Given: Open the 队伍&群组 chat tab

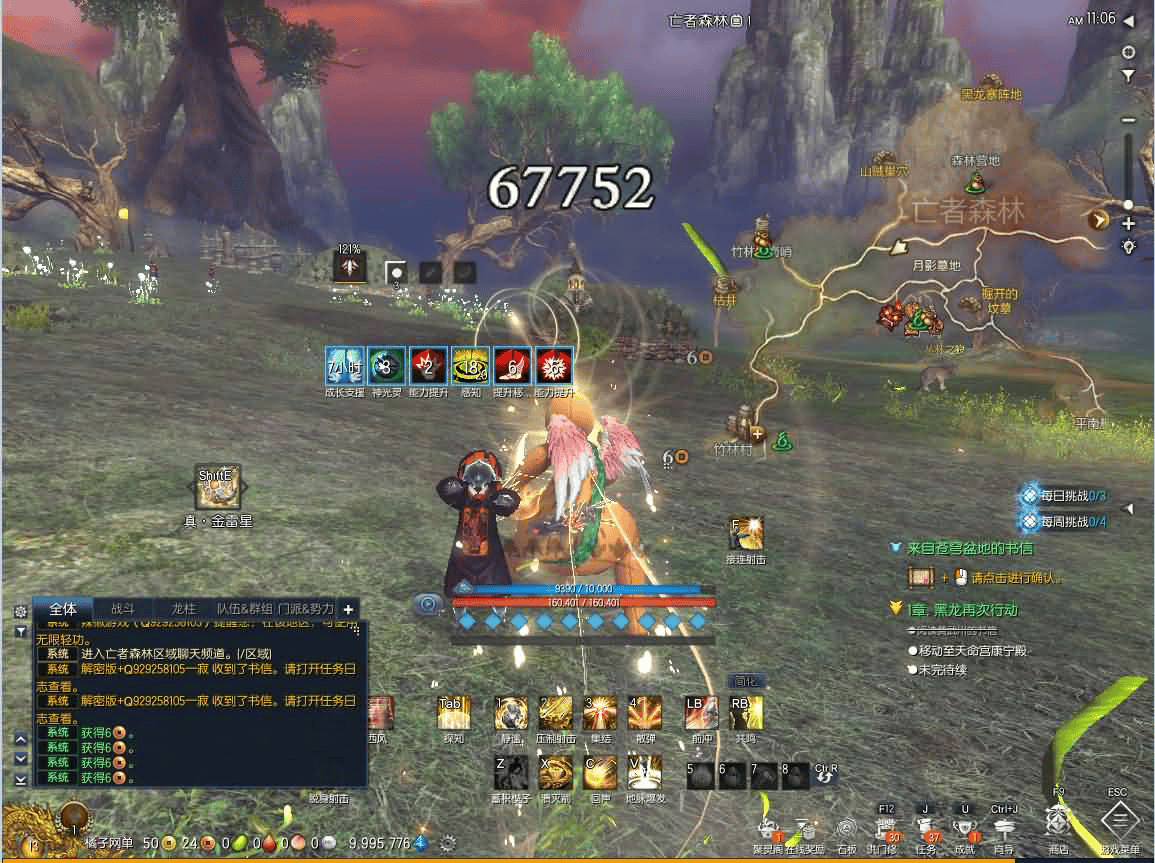Looking at the screenshot, I should point(244,608).
